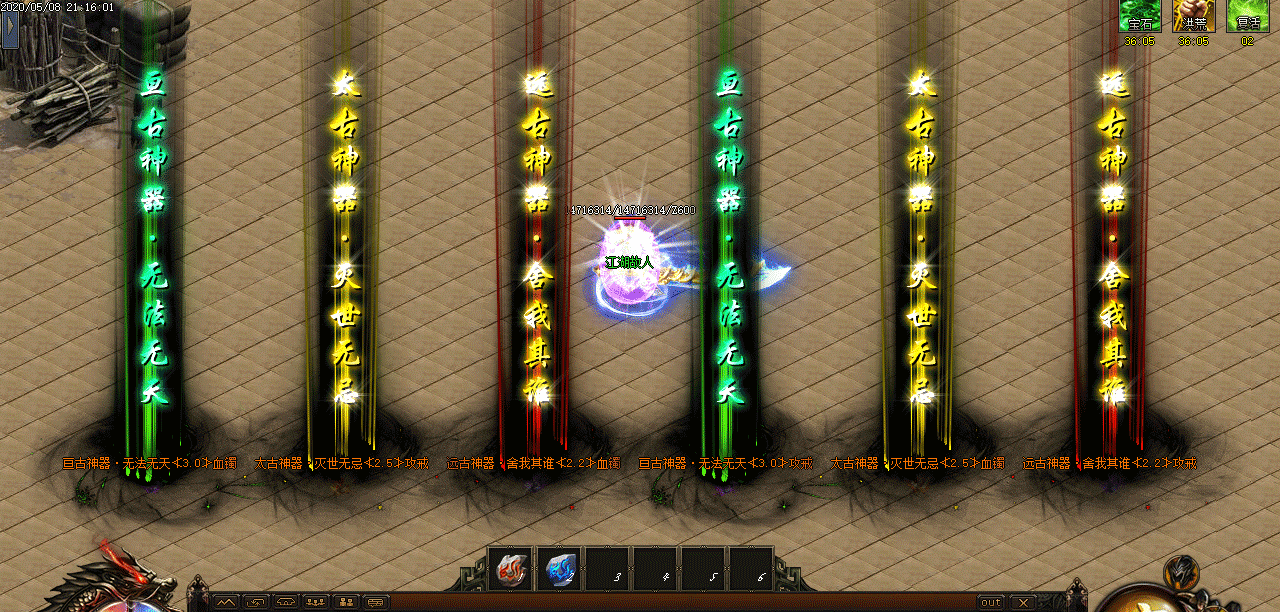Open the 复活 revive icon
Screen dimensions: 1280x612
coord(1247,17)
